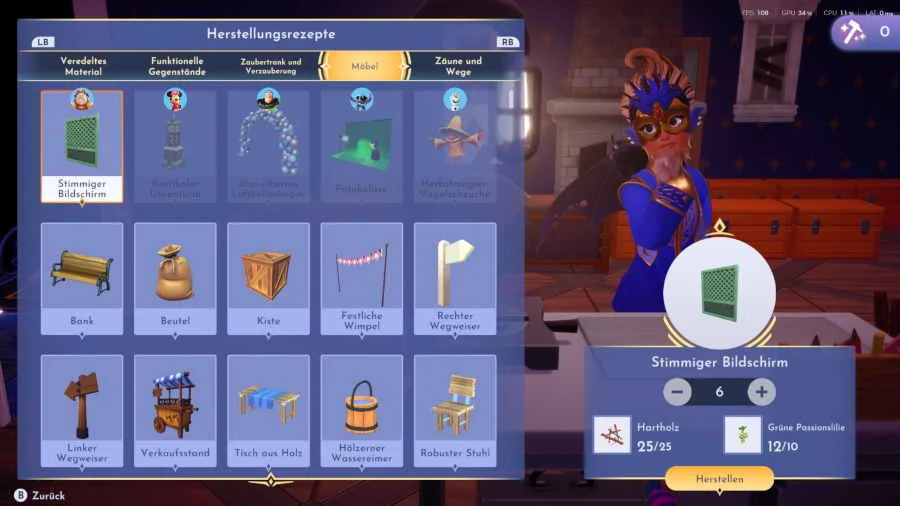900x506 pixels.
Task: Select the locked balloon arch recipe
Action: point(268,146)
